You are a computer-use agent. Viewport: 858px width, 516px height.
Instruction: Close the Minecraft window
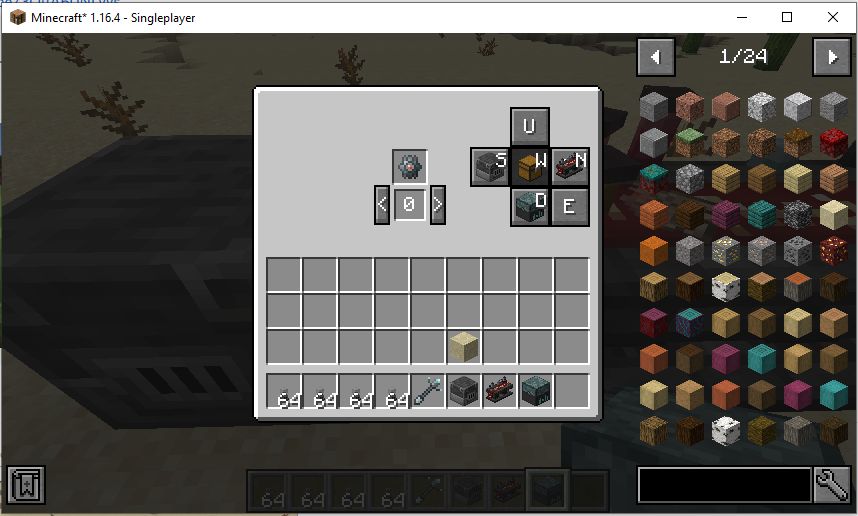pos(832,17)
